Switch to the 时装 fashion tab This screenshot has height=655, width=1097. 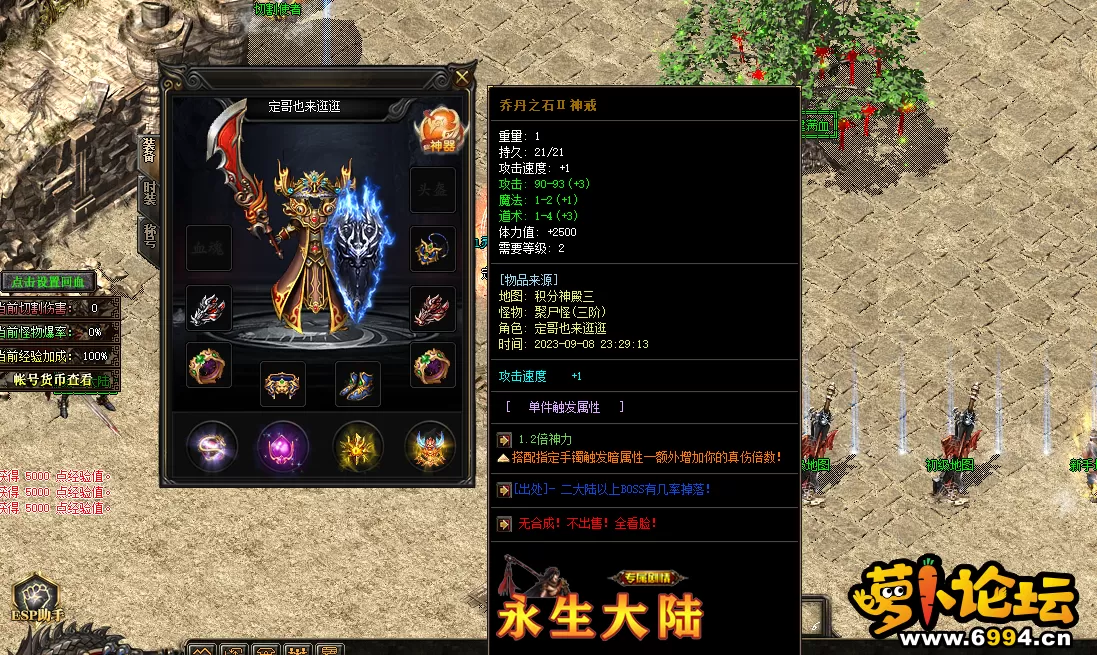(x=148, y=194)
